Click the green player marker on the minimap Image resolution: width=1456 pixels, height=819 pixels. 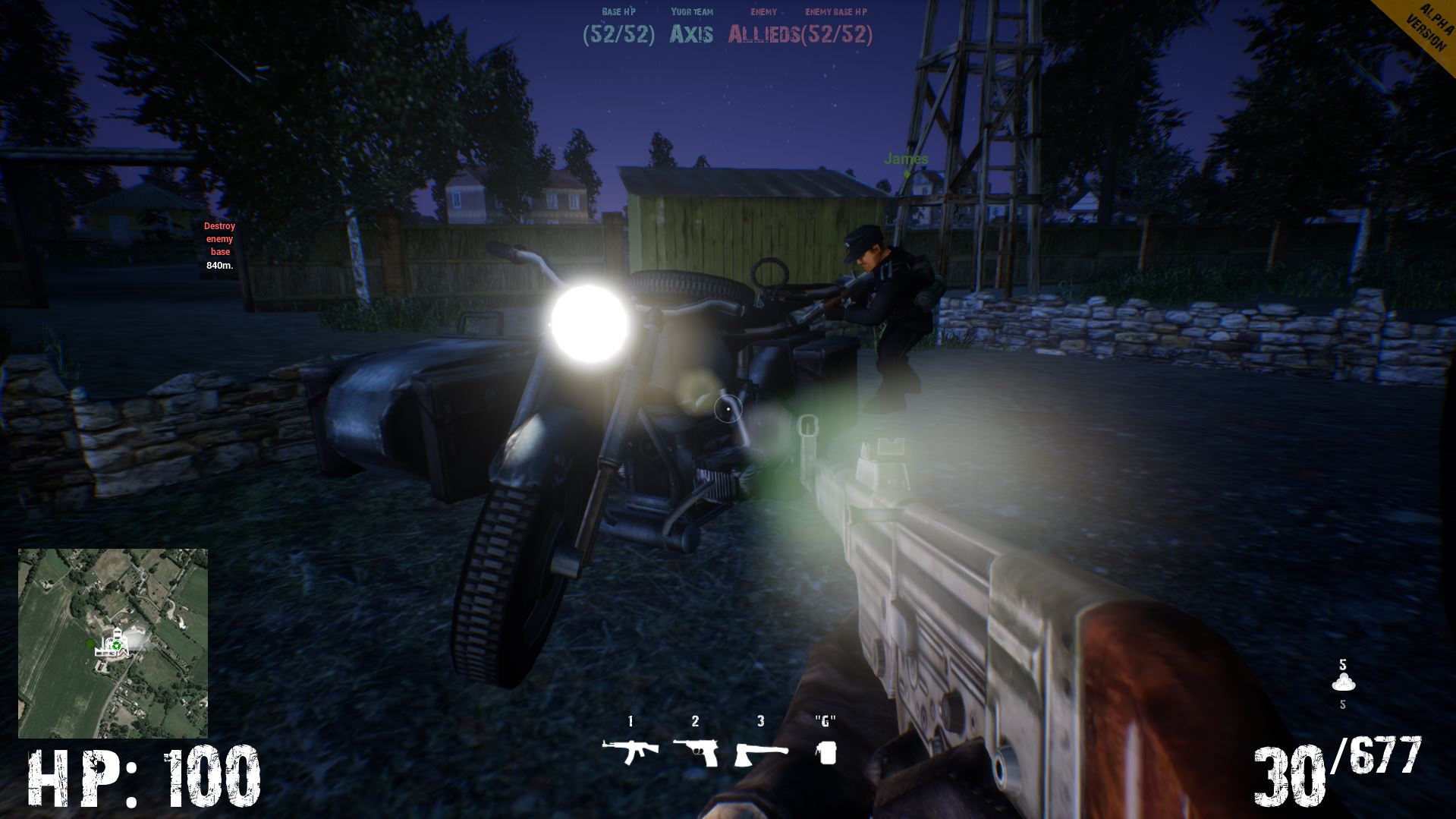90,643
